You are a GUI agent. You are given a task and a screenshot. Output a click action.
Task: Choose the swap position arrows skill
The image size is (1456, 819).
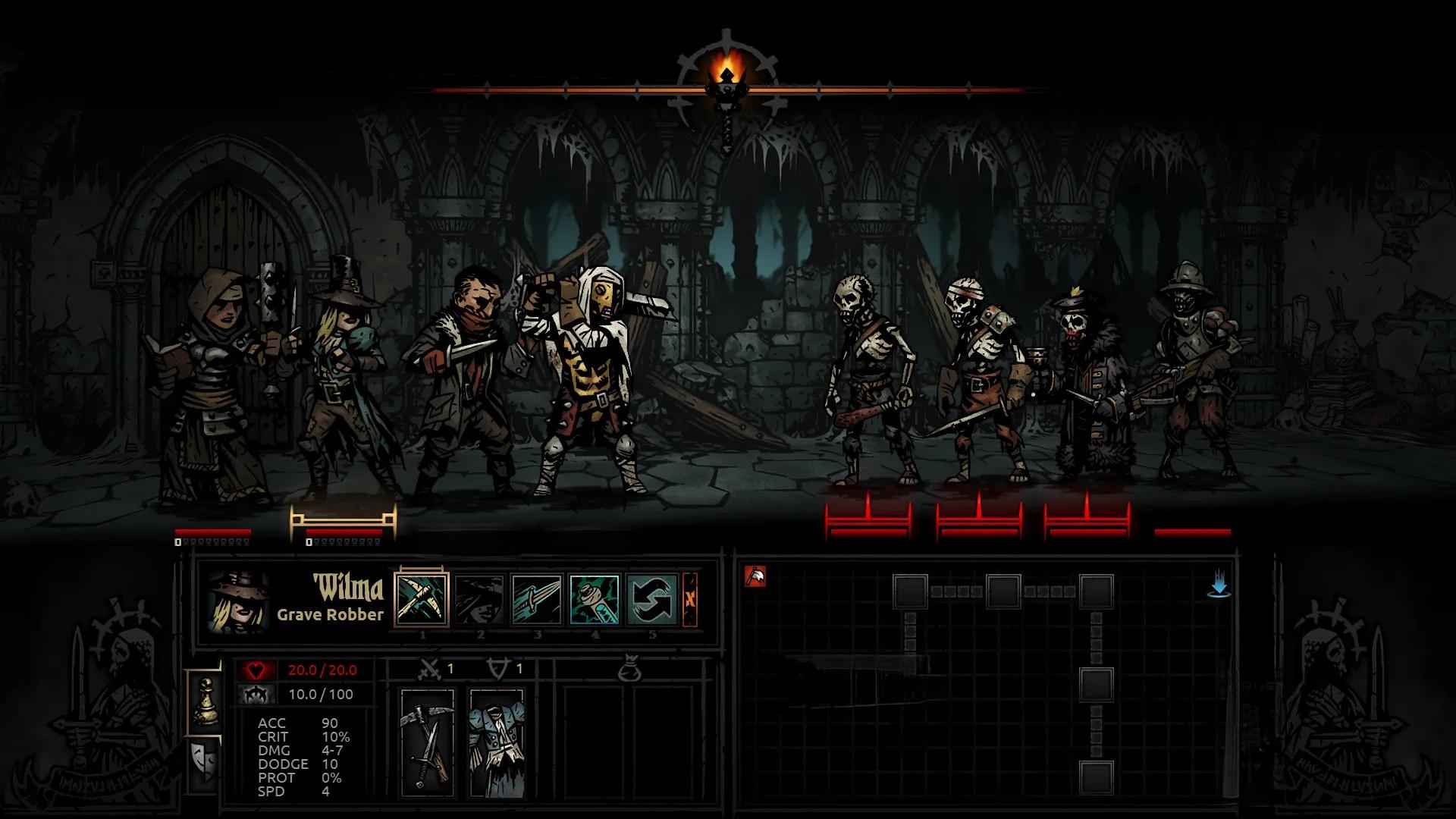652,599
